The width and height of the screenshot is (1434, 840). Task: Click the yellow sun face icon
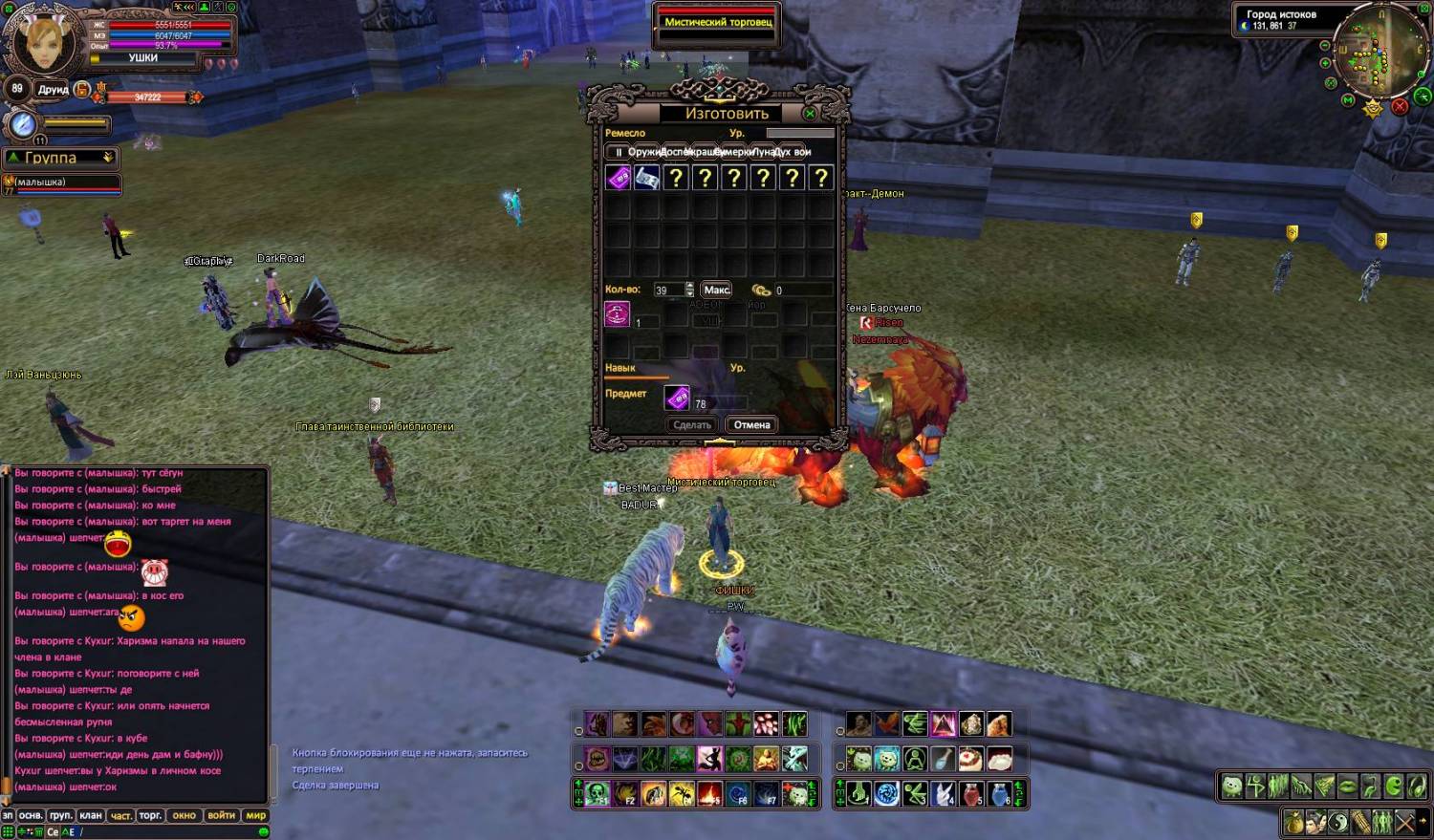1374,108
